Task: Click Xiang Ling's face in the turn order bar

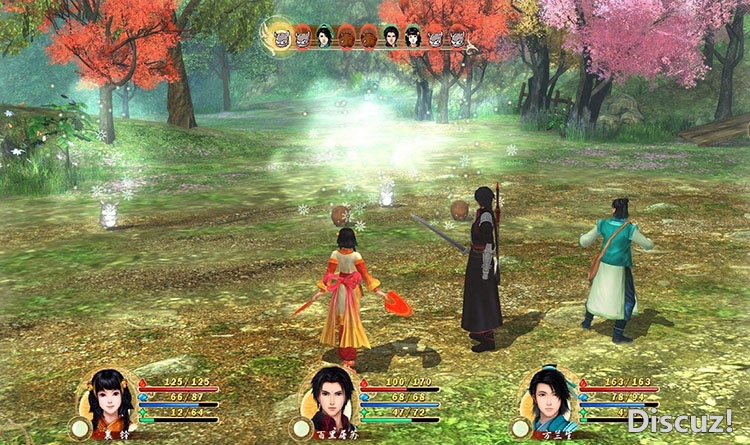Action: 413,37
